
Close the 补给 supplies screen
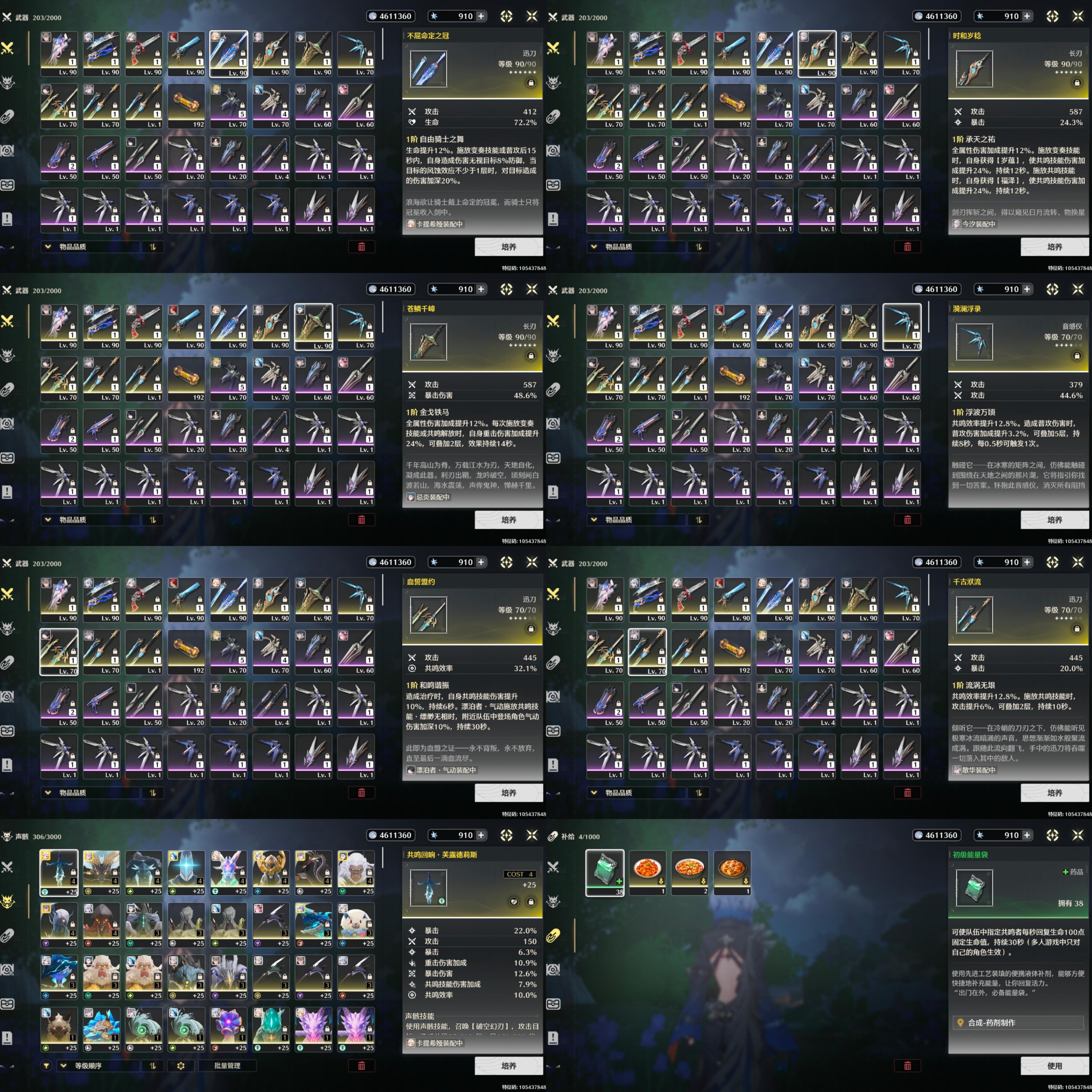click(1077, 835)
